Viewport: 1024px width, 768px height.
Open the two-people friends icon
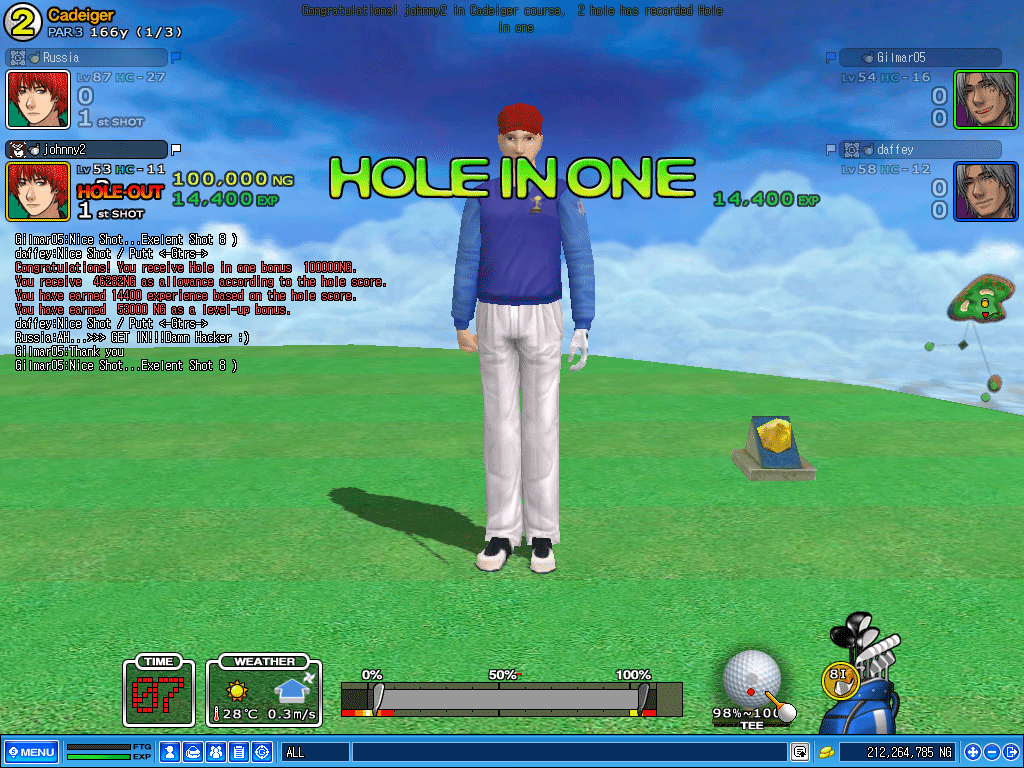[215, 752]
